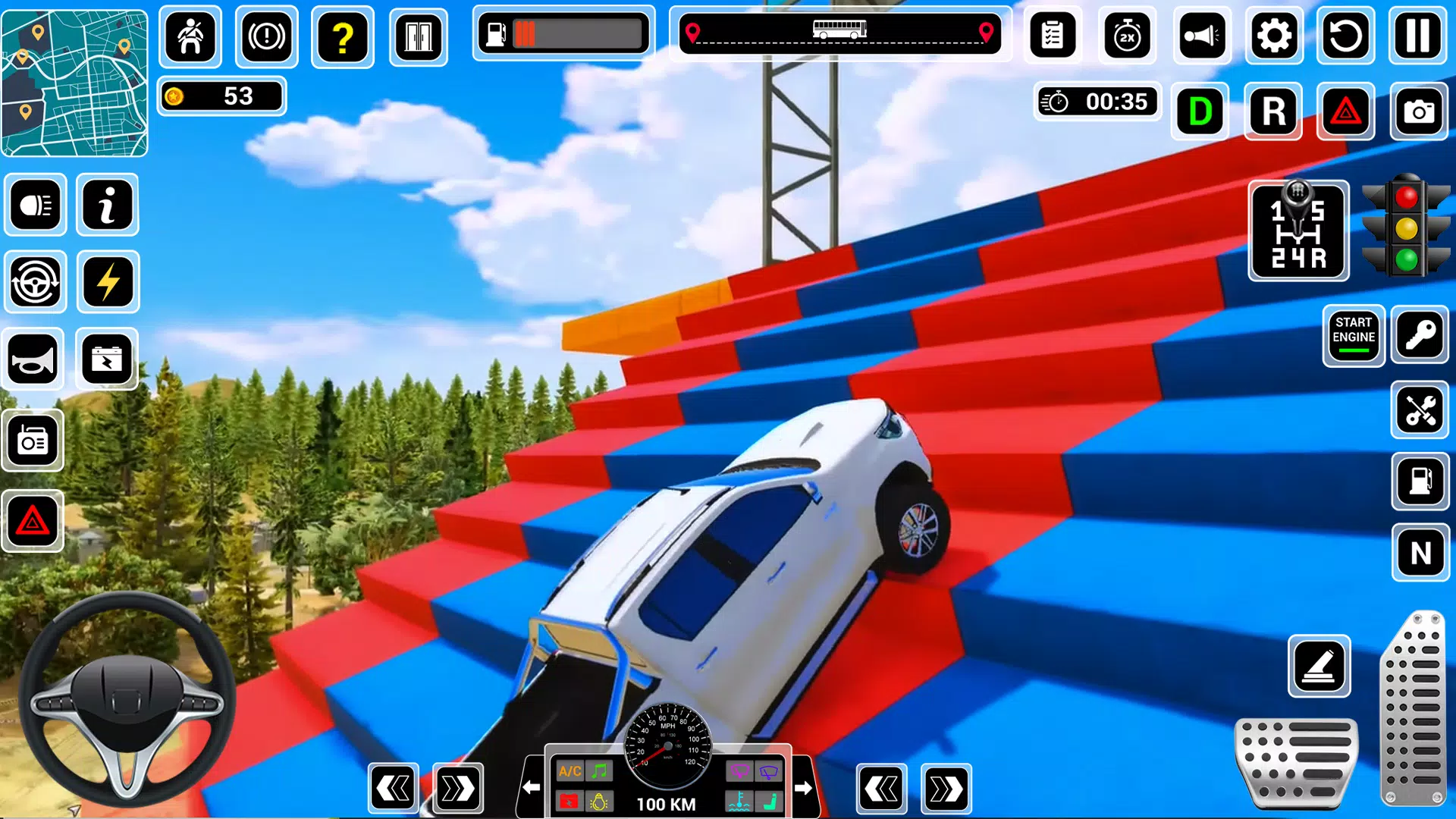Activate the lightning bolt boost button
1456x819 pixels.
[x=108, y=282]
